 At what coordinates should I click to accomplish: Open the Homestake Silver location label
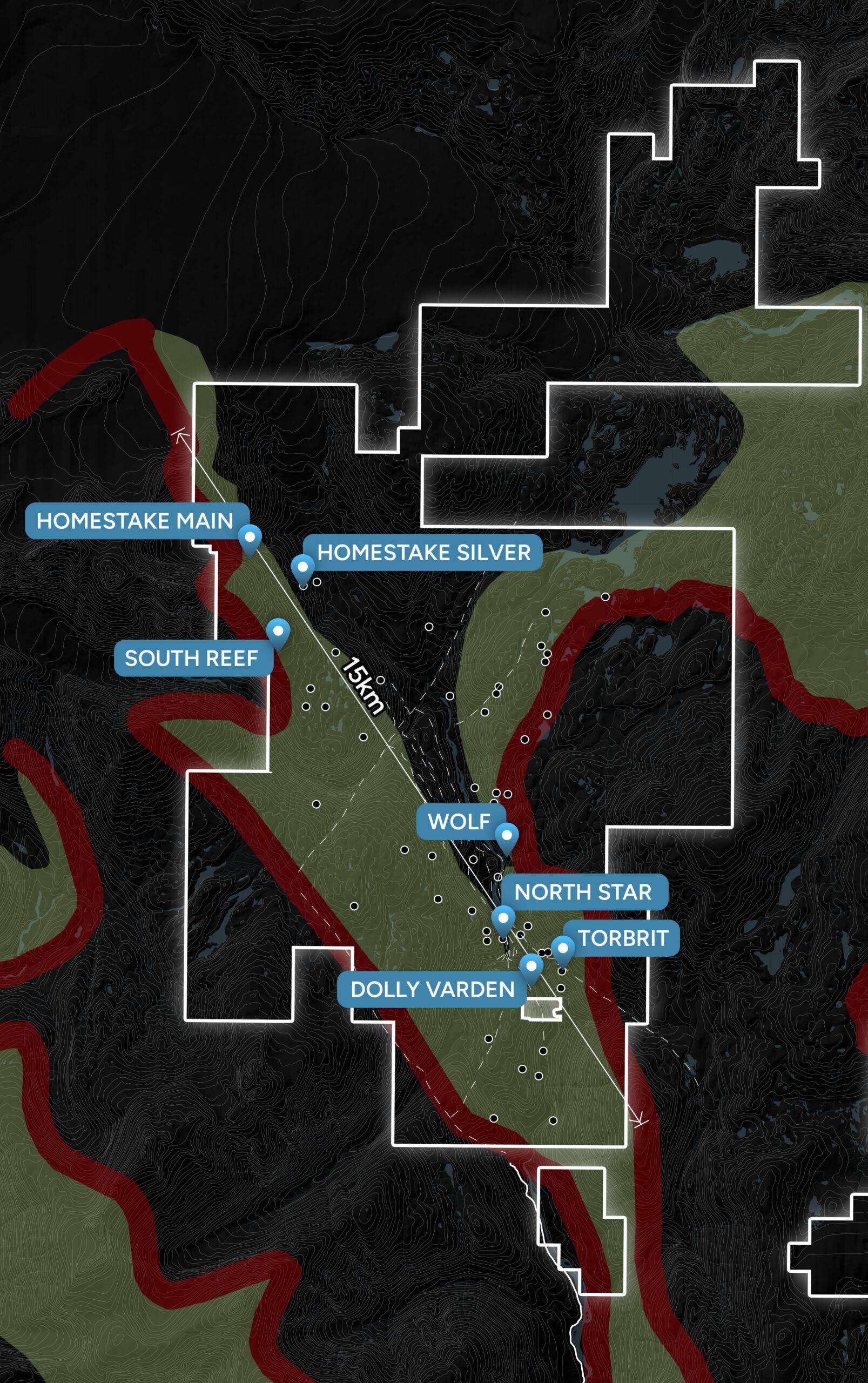coord(423,553)
